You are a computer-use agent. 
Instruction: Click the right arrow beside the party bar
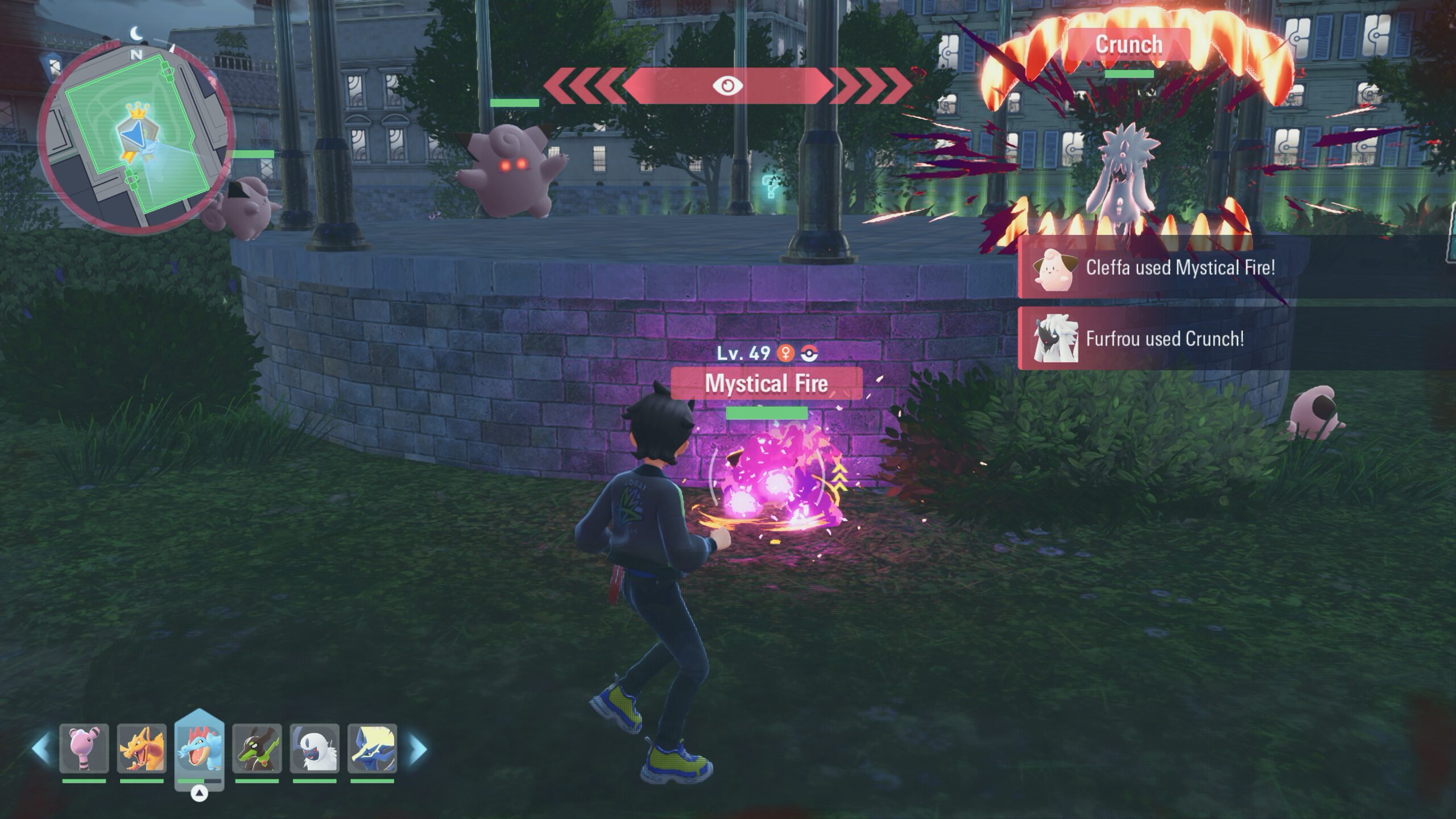[x=417, y=748]
